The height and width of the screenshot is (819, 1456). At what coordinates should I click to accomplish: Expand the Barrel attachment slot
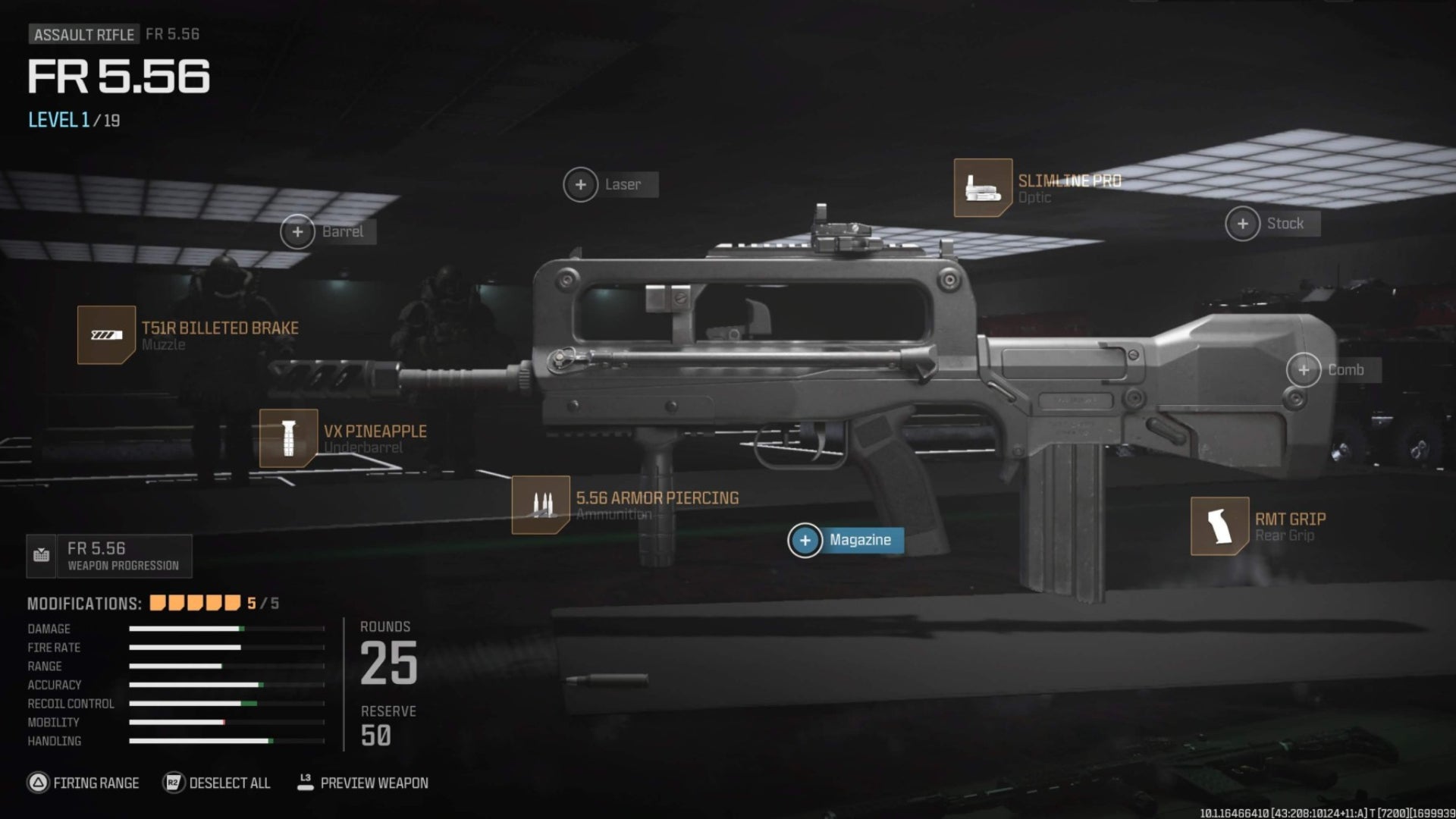(298, 231)
